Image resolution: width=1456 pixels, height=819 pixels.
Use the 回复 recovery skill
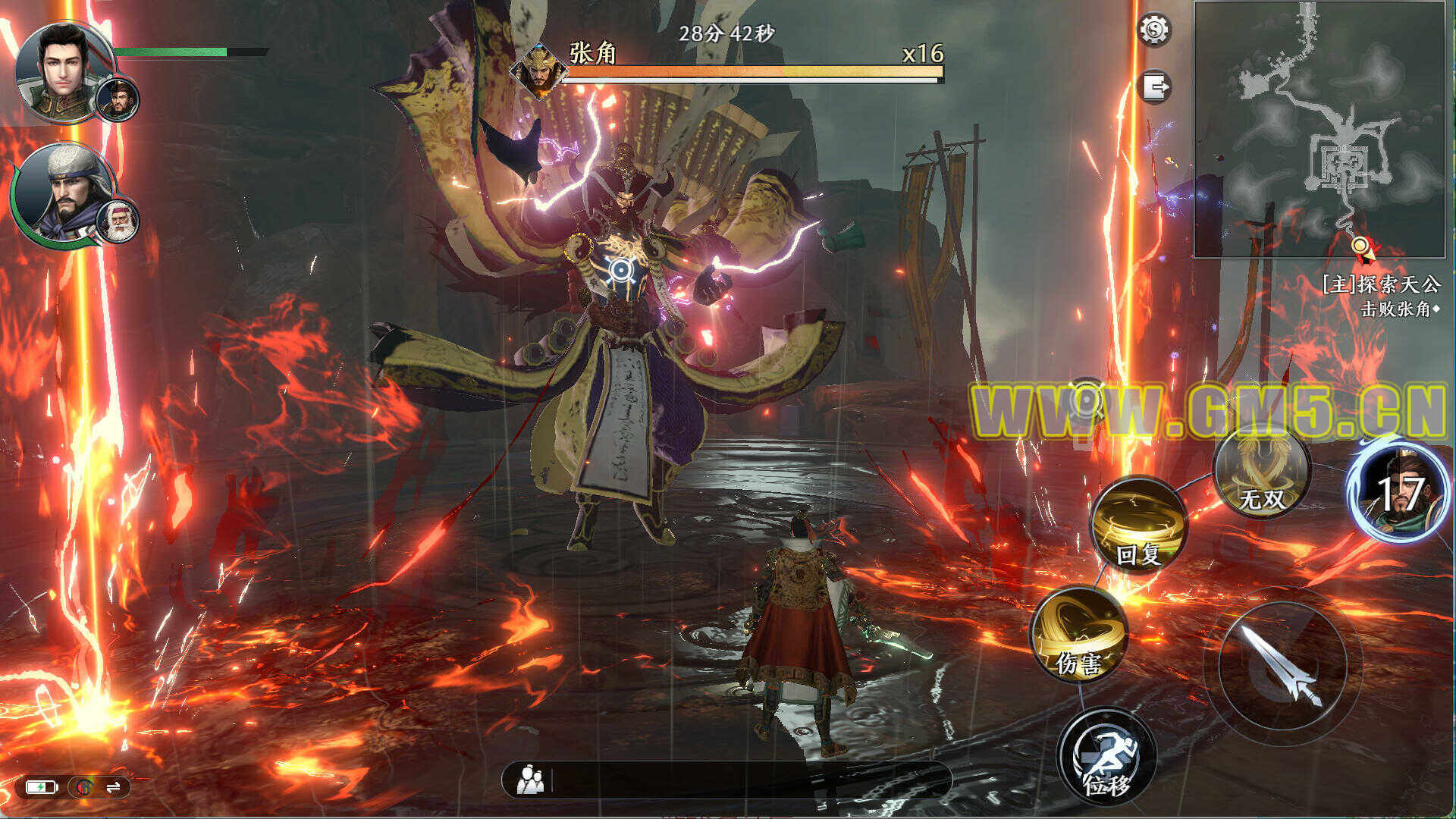point(1139,526)
